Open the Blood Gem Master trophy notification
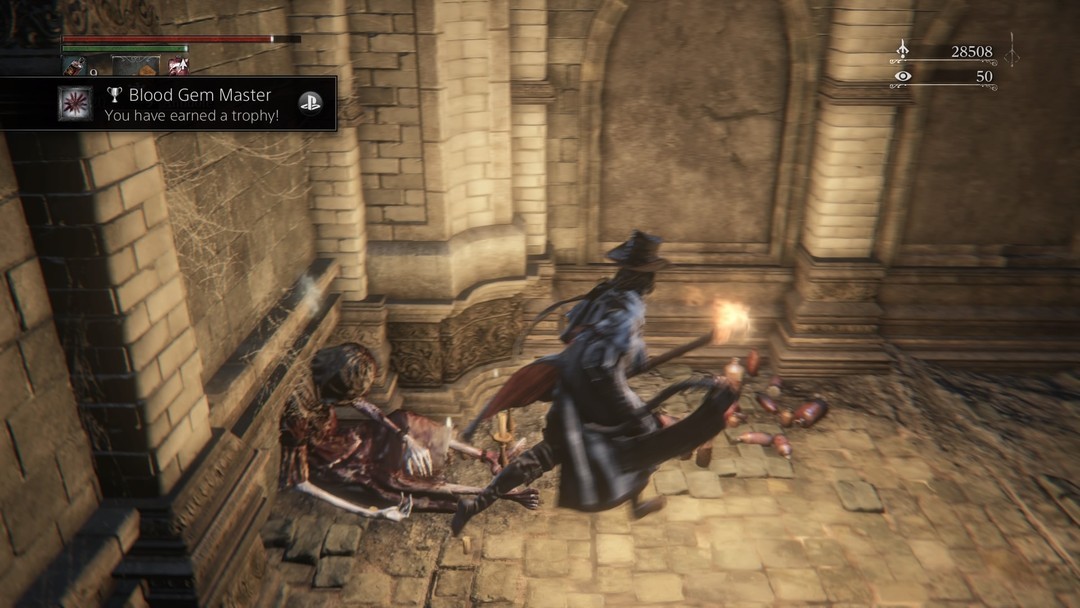This screenshot has width=1080, height=608. tap(190, 104)
